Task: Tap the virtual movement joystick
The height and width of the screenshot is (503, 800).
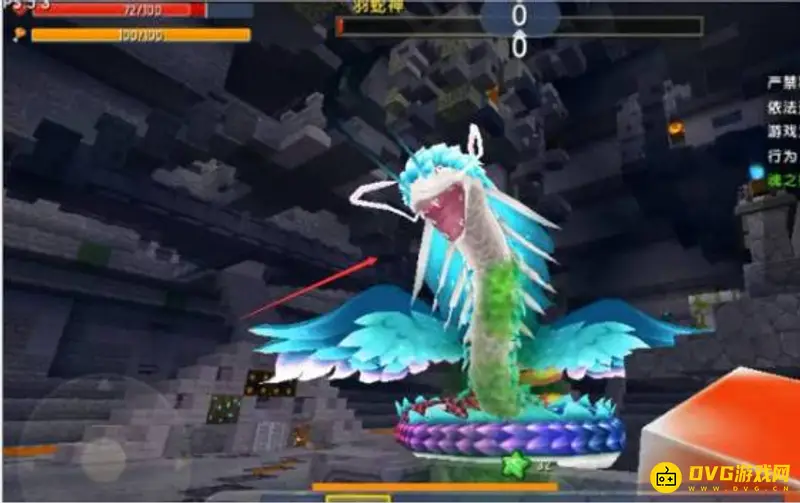Action: (103, 448)
